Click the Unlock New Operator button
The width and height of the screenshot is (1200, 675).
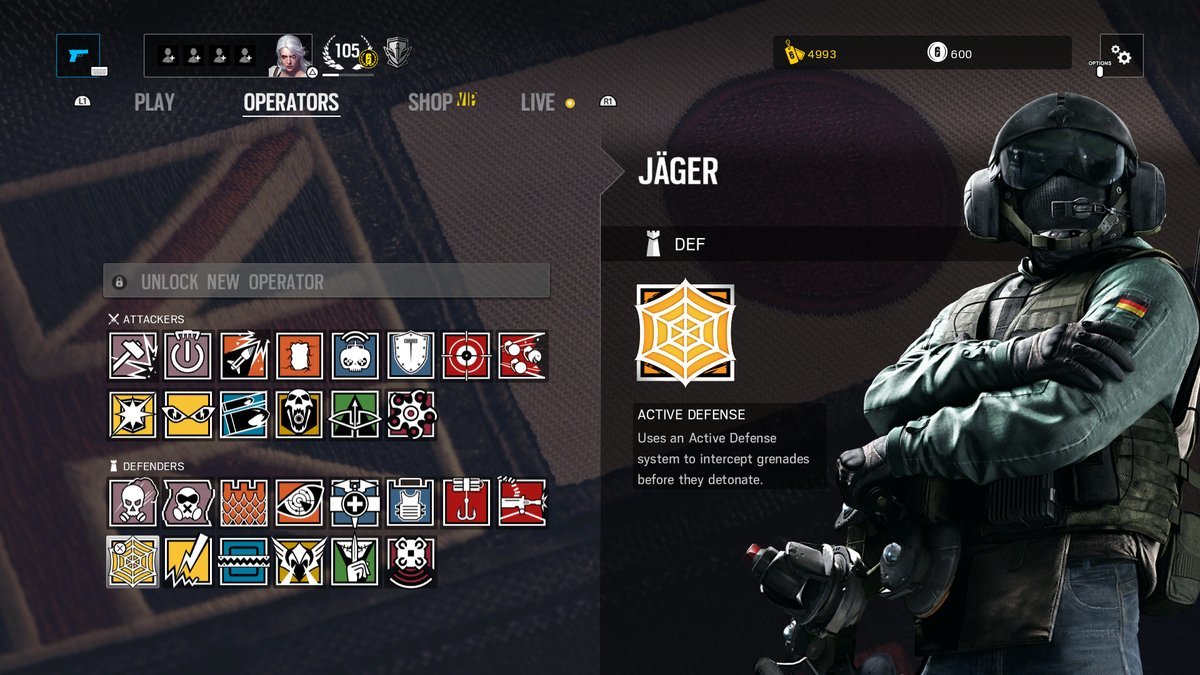[x=326, y=282]
